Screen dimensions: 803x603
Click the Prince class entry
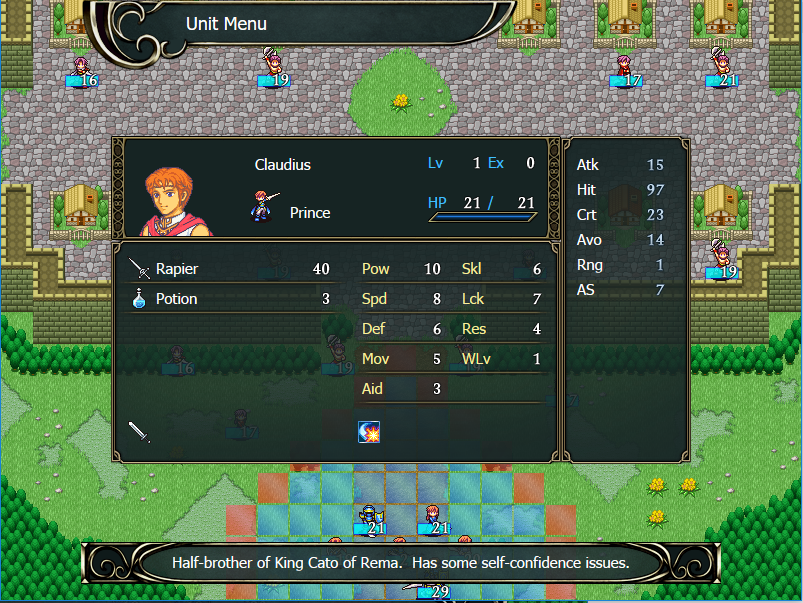pos(309,212)
